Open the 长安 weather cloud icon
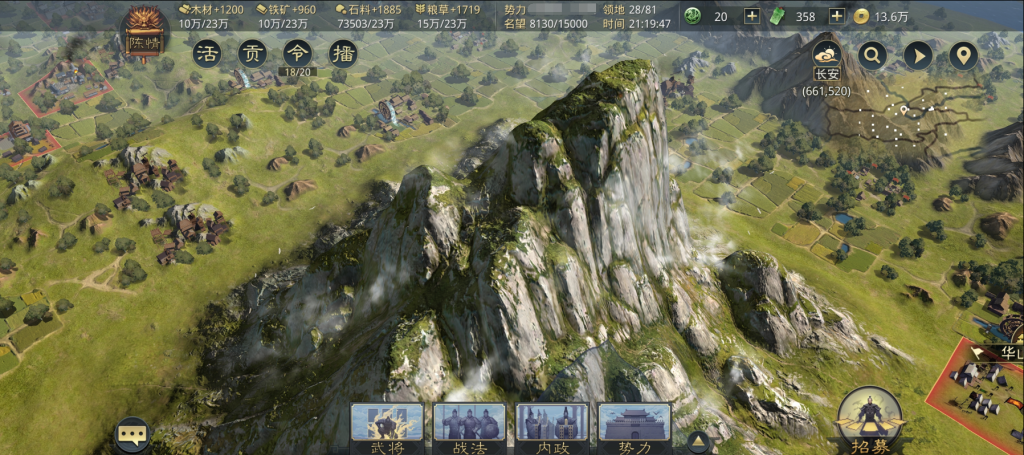 pos(826,53)
